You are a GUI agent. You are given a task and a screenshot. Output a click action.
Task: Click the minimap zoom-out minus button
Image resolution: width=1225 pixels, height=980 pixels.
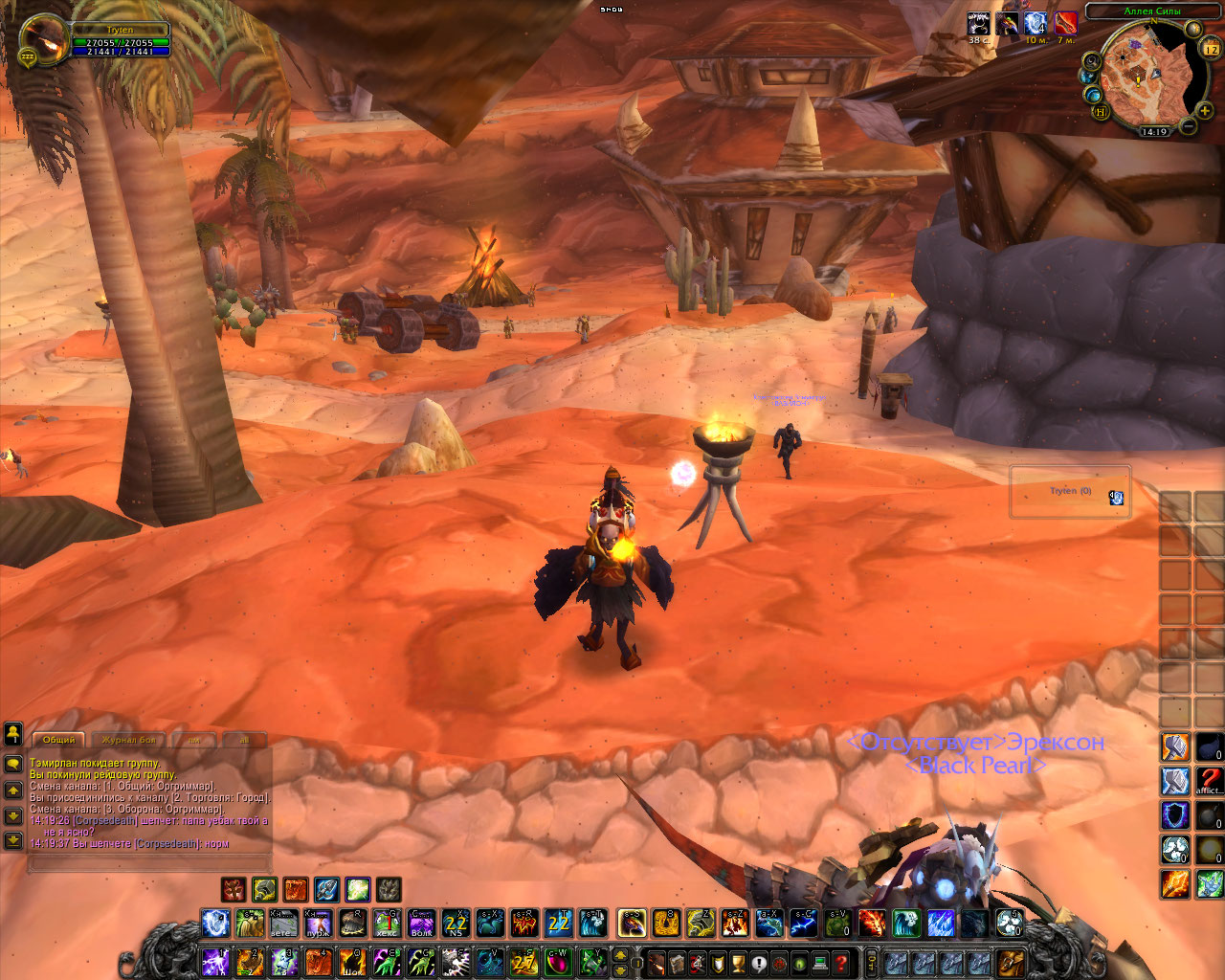[1188, 126]
